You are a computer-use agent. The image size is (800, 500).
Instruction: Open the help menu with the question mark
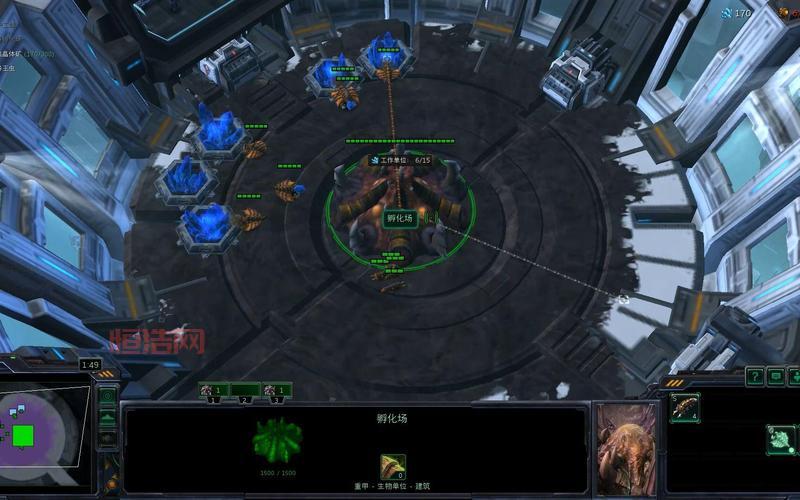754,376
